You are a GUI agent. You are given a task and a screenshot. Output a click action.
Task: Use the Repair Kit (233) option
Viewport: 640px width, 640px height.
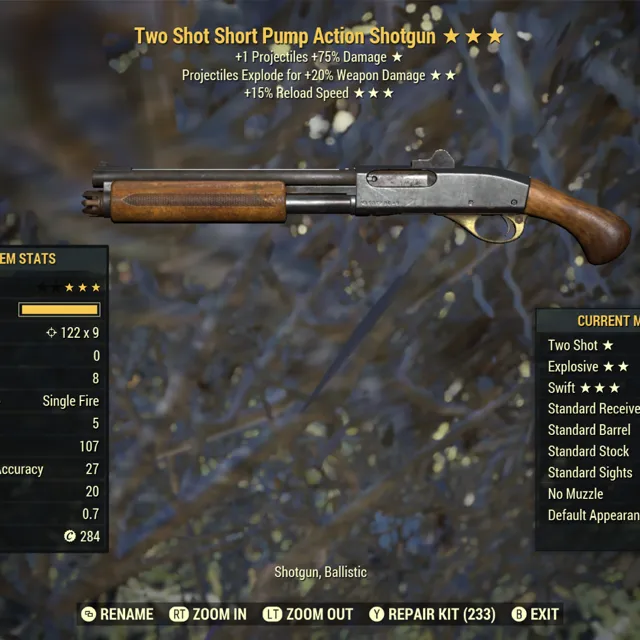point(432,614)
